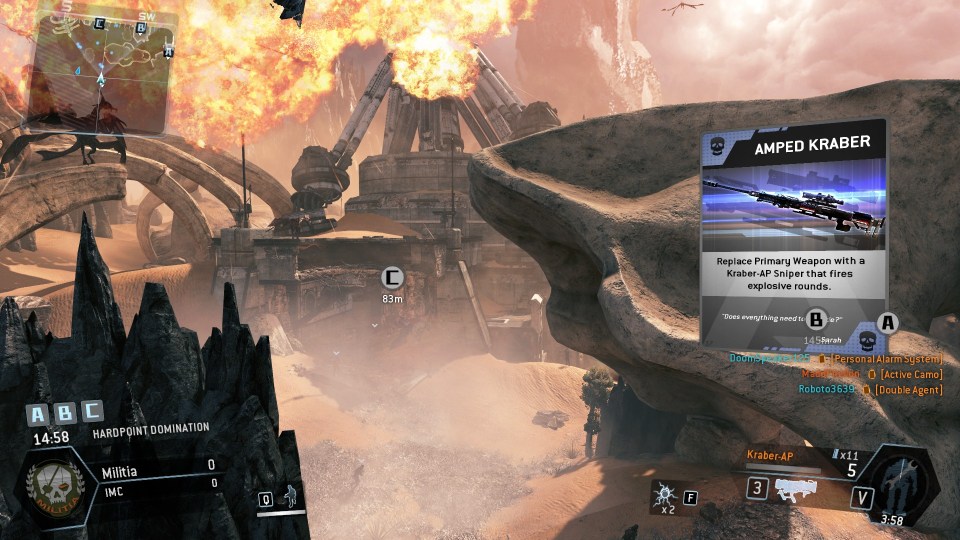960x540 pixels.
Task: Click hardpoint B status tile above match timer
Action: point(64,412)
